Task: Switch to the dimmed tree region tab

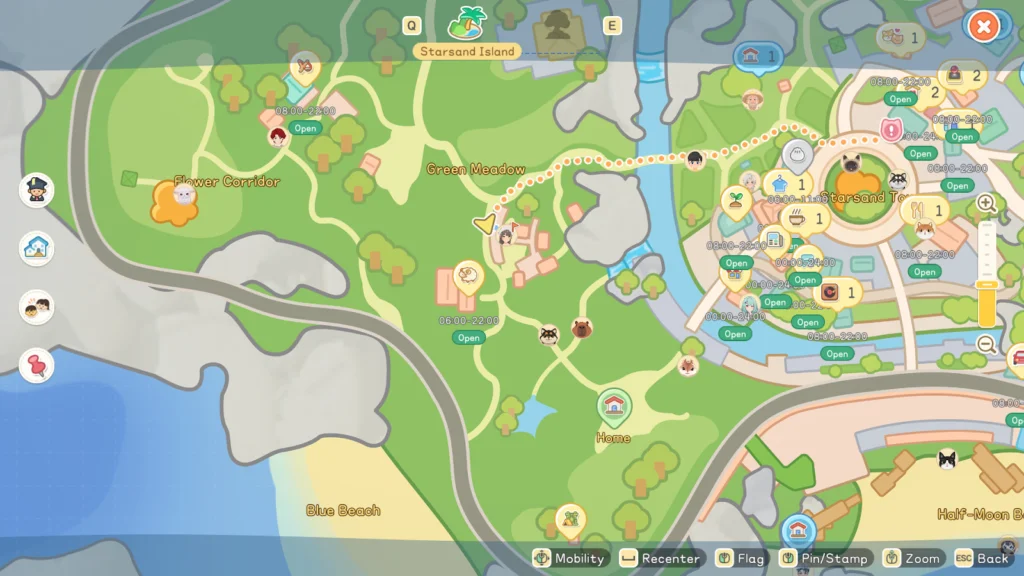Action: coord(559,24)
